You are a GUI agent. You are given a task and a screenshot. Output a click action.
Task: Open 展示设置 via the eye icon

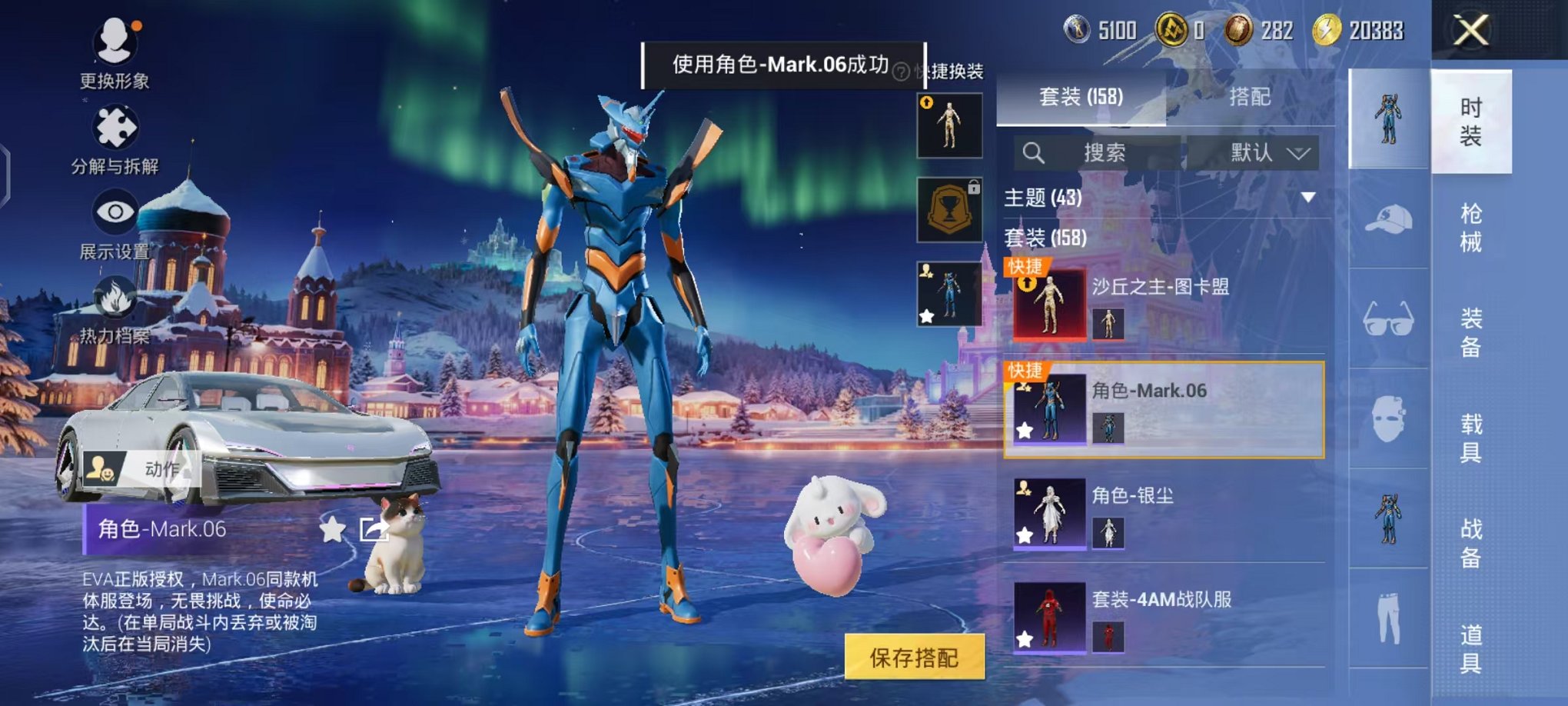pos(114,211)
